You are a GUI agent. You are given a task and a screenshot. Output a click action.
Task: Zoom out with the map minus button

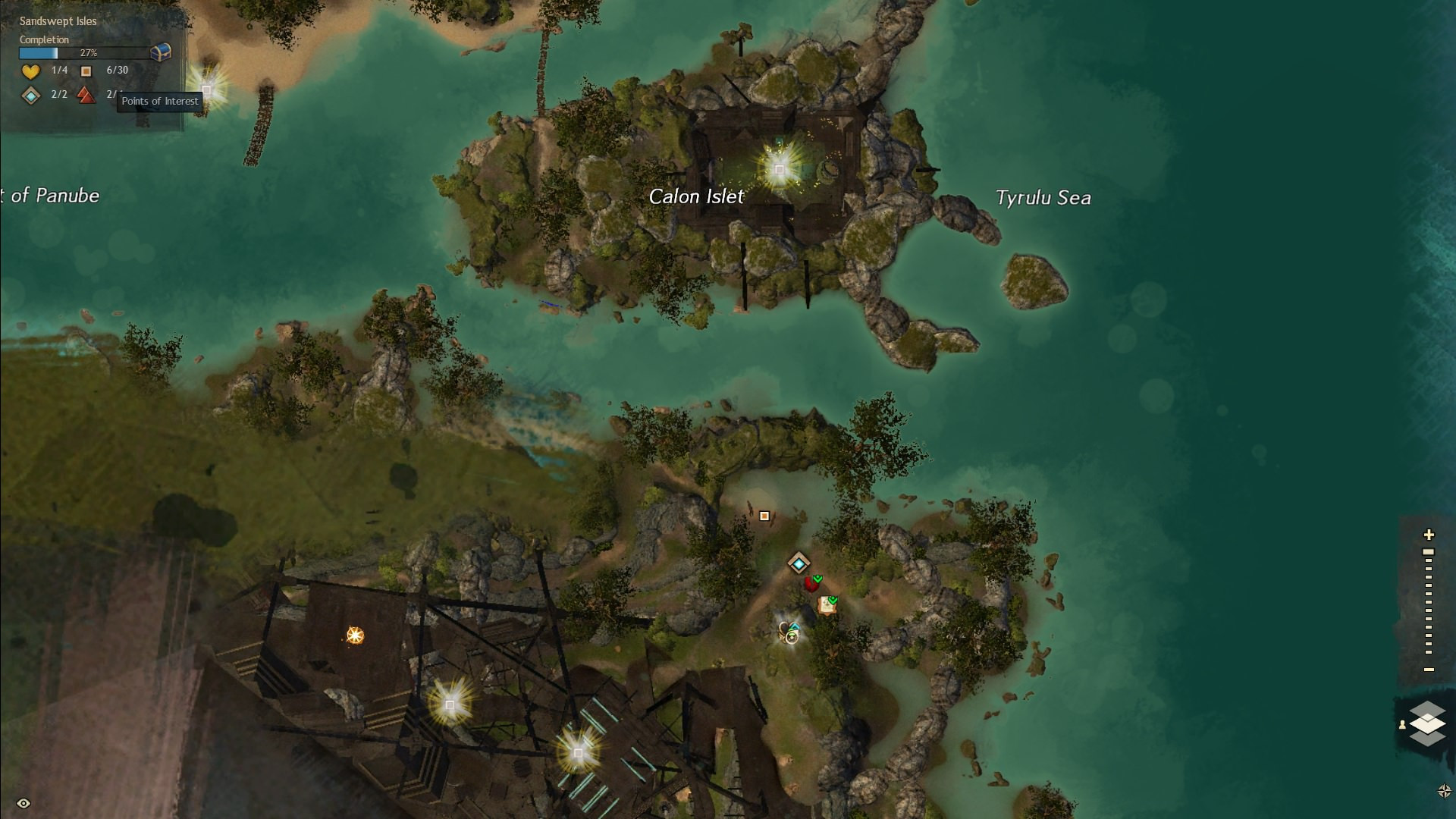click(x=1429, y=670)
